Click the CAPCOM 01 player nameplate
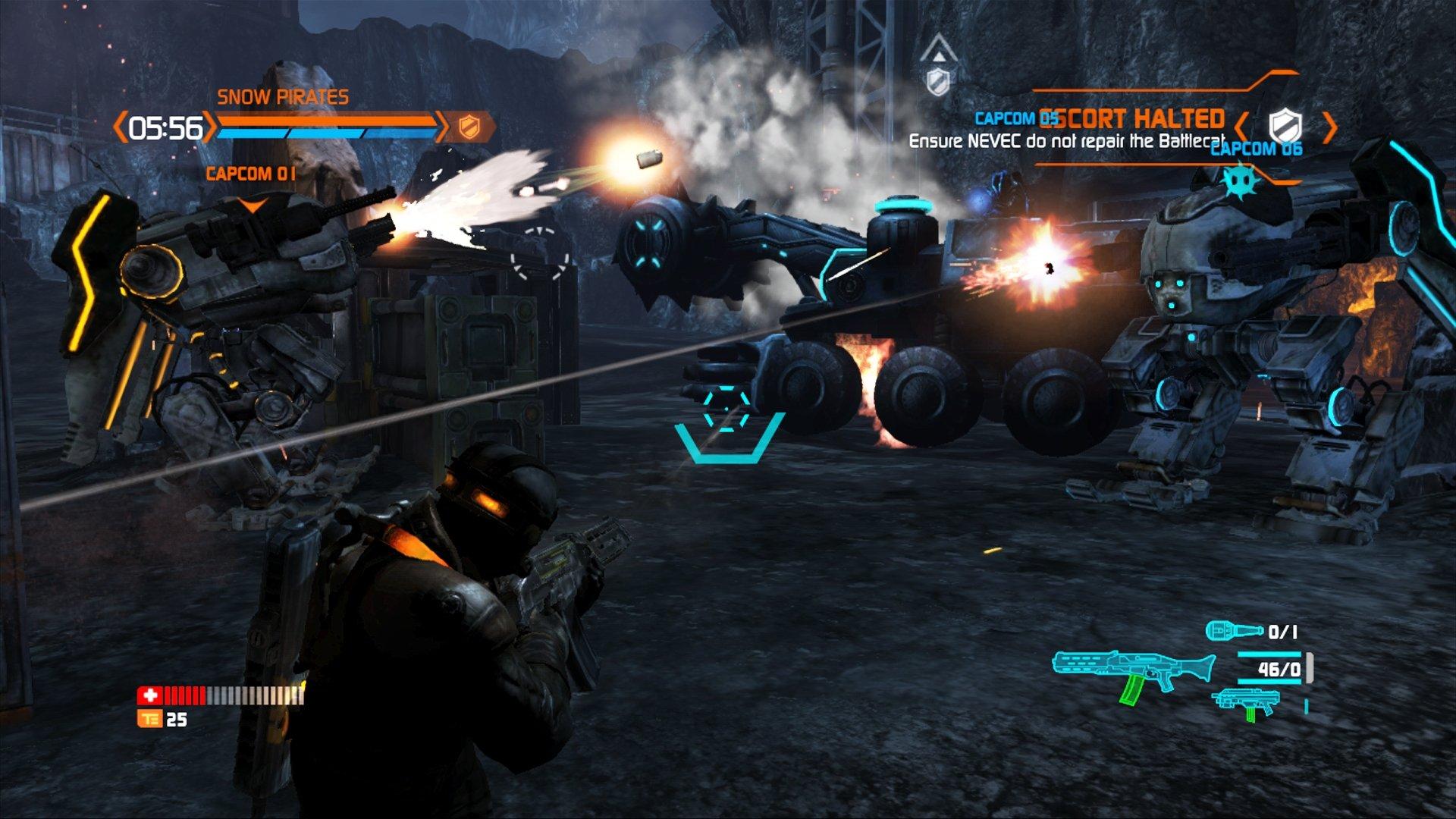Screen dimensions: 1456x819 (251, 173)
